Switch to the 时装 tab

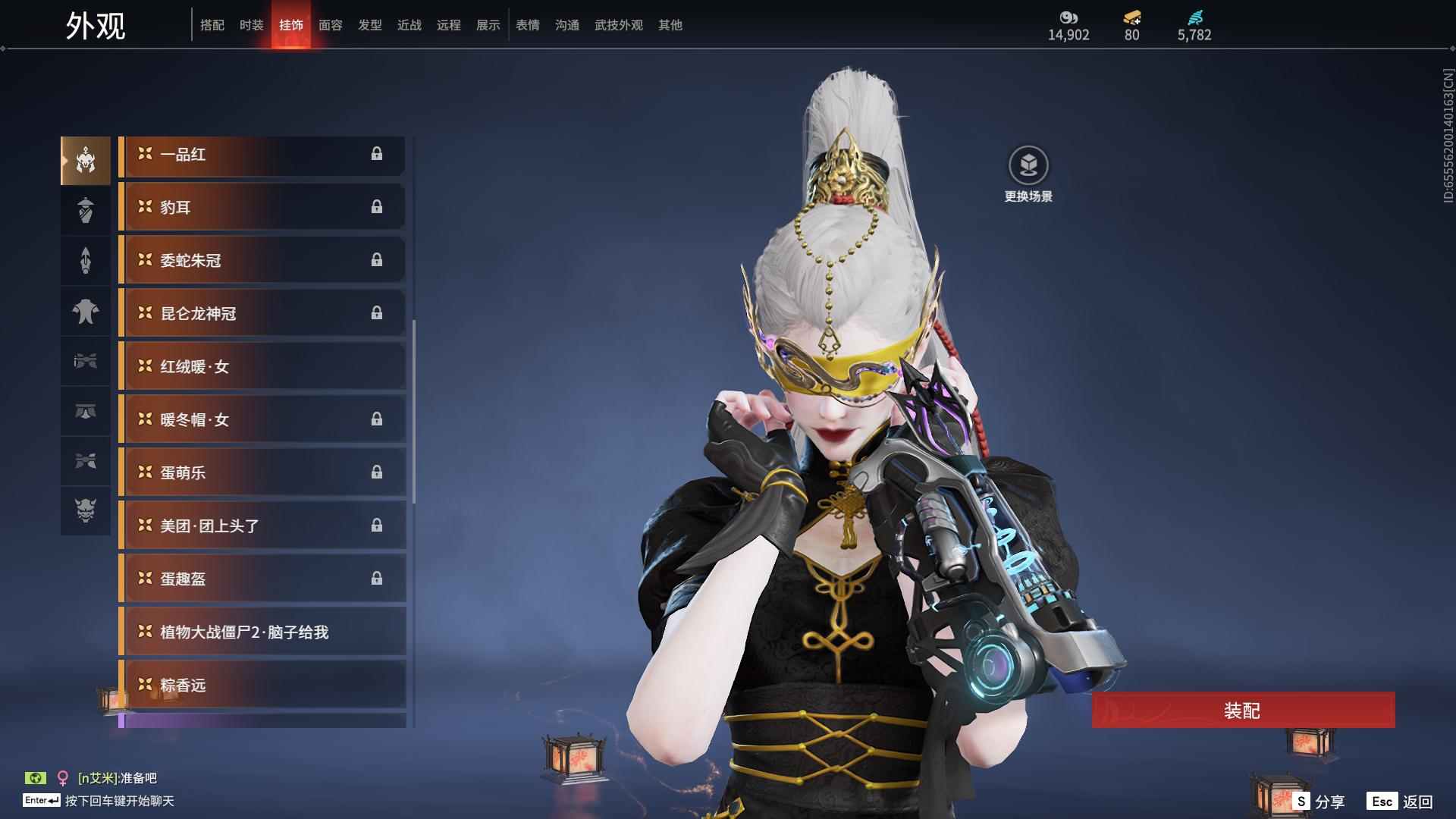[x=251, y=25]
